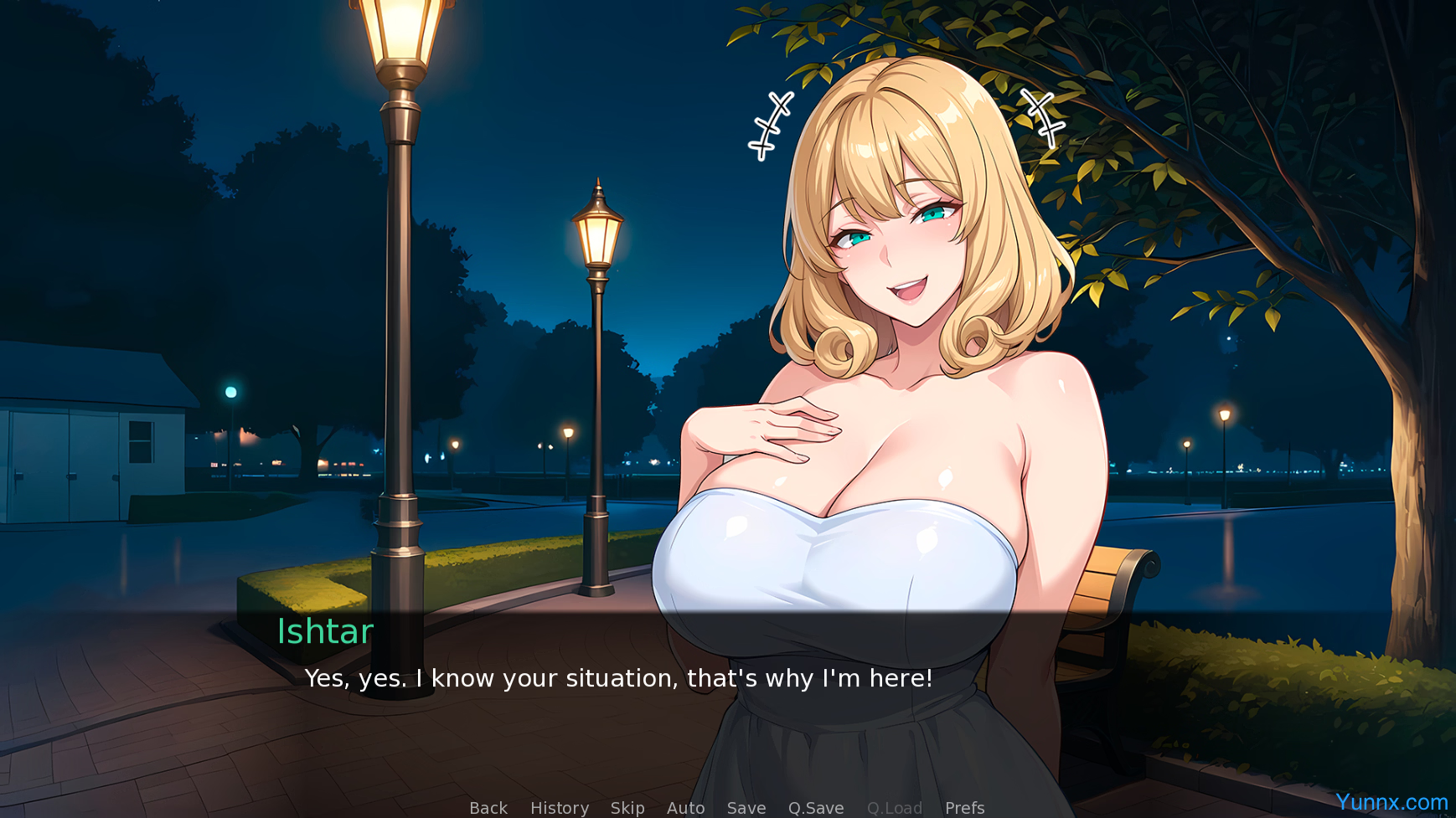Screen dimensions: 1456x818
Task: Go back one dialogue line
Action: point(488,808)
